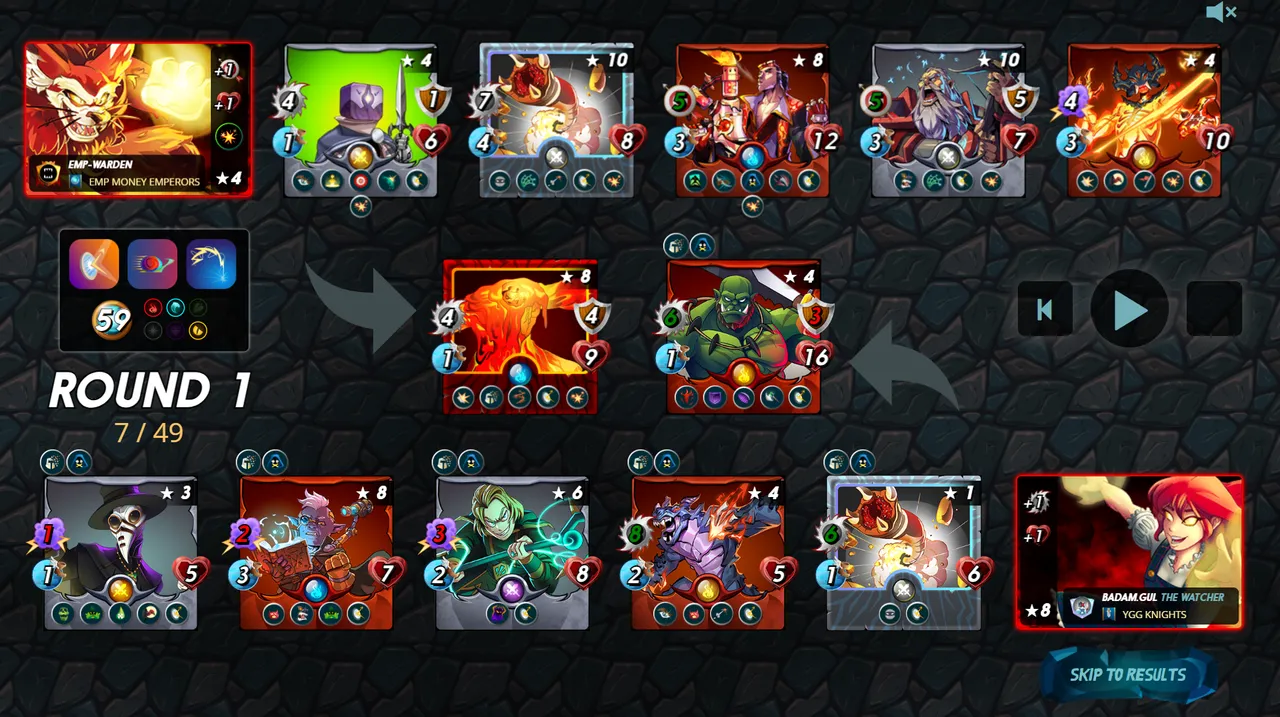The height and width of the screenshot is (717, 1280).
Task: Toggle the muted speaker sound icon
Action: pyautogui.click(x=1220, y=13)
